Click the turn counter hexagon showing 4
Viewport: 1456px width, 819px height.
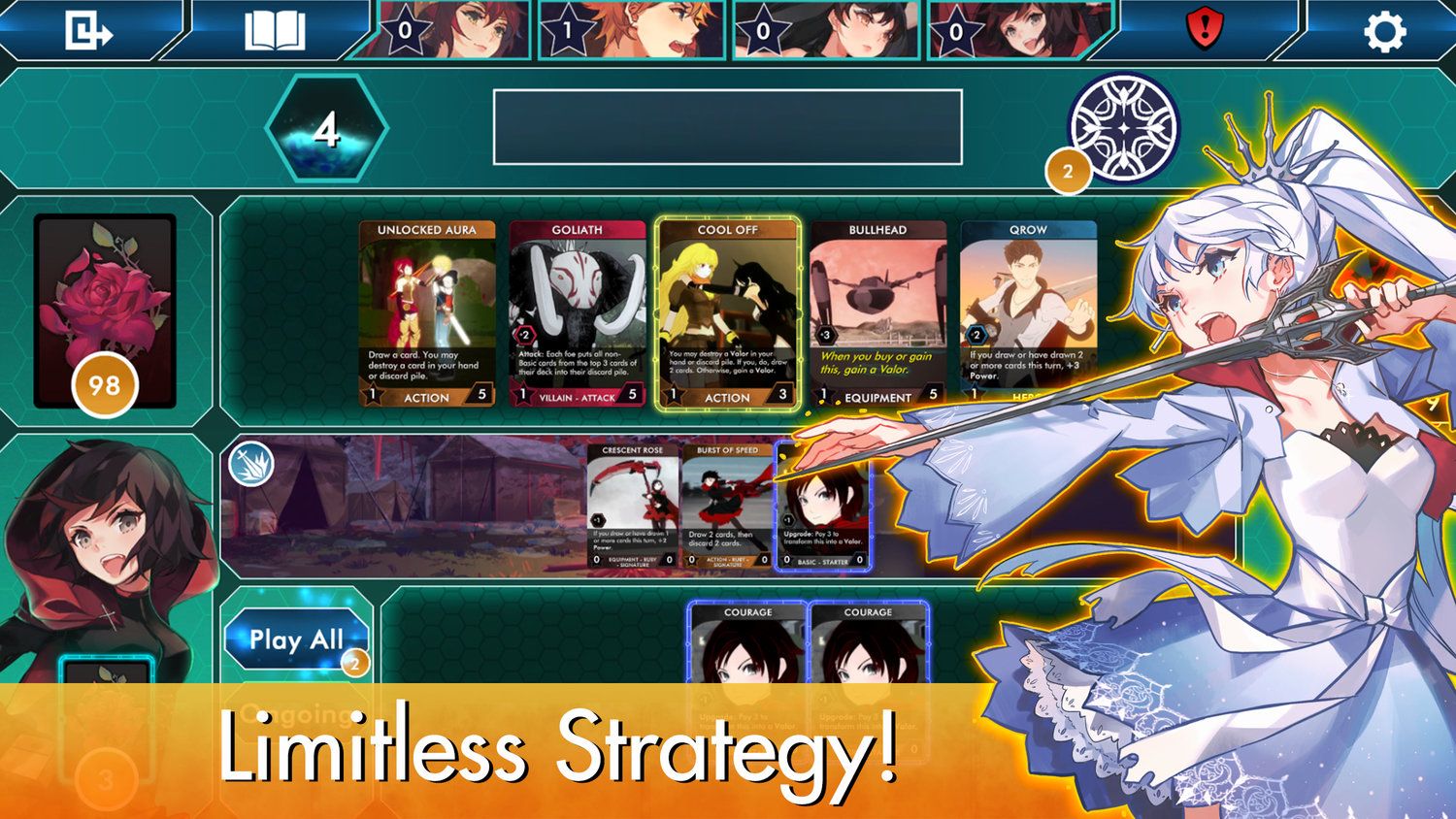325,130
